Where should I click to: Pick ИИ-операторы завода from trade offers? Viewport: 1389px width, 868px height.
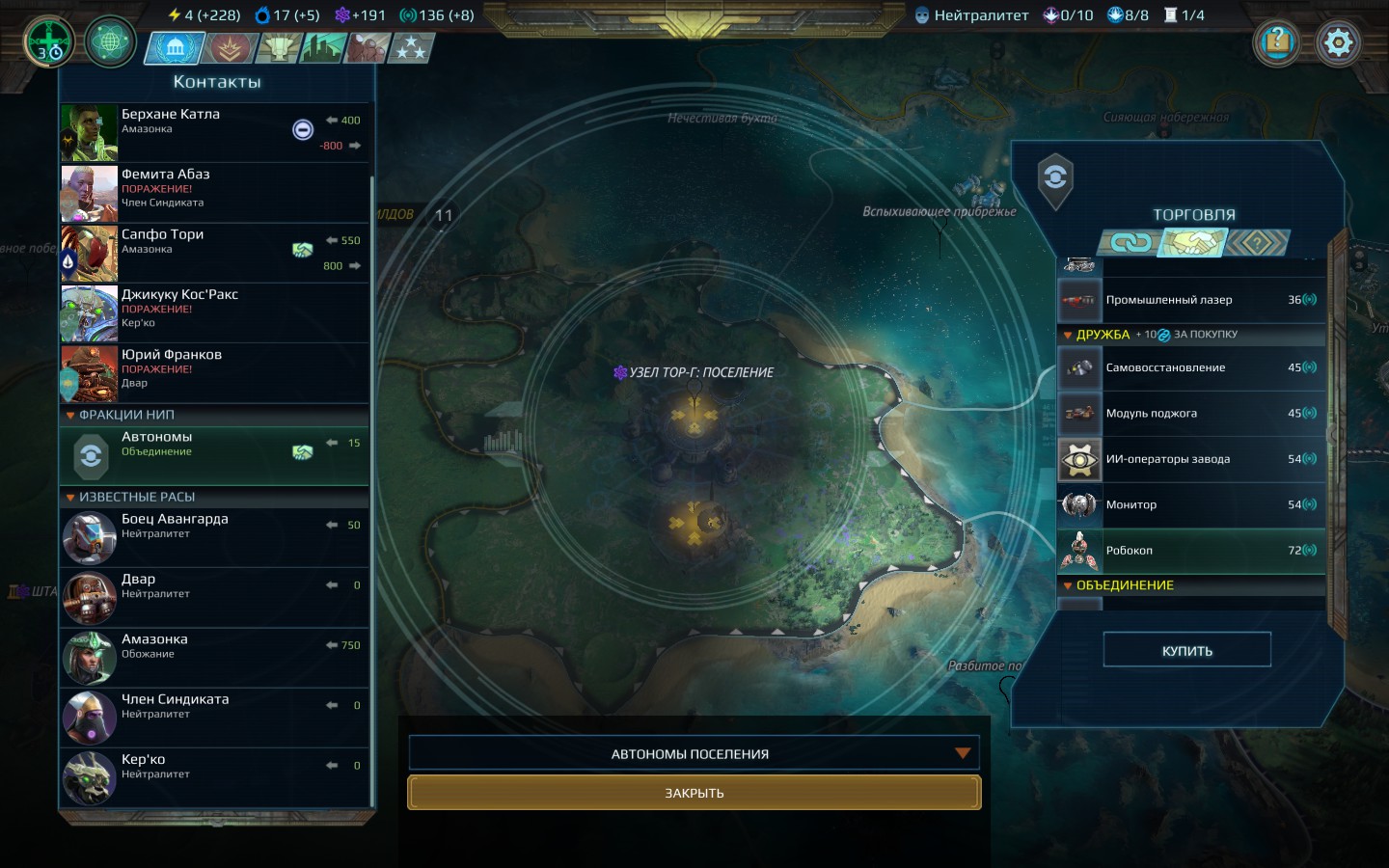coord(1190,459)
